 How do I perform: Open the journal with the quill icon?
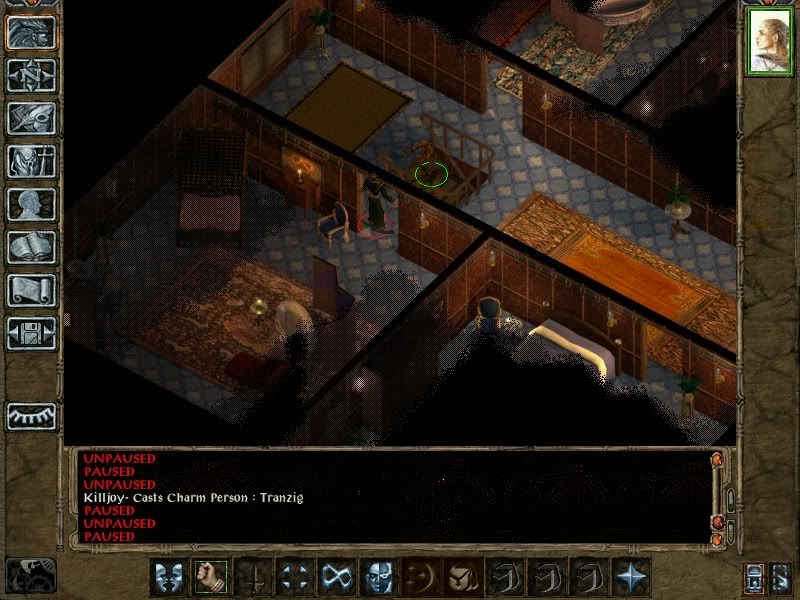click(x=31, y=118)
